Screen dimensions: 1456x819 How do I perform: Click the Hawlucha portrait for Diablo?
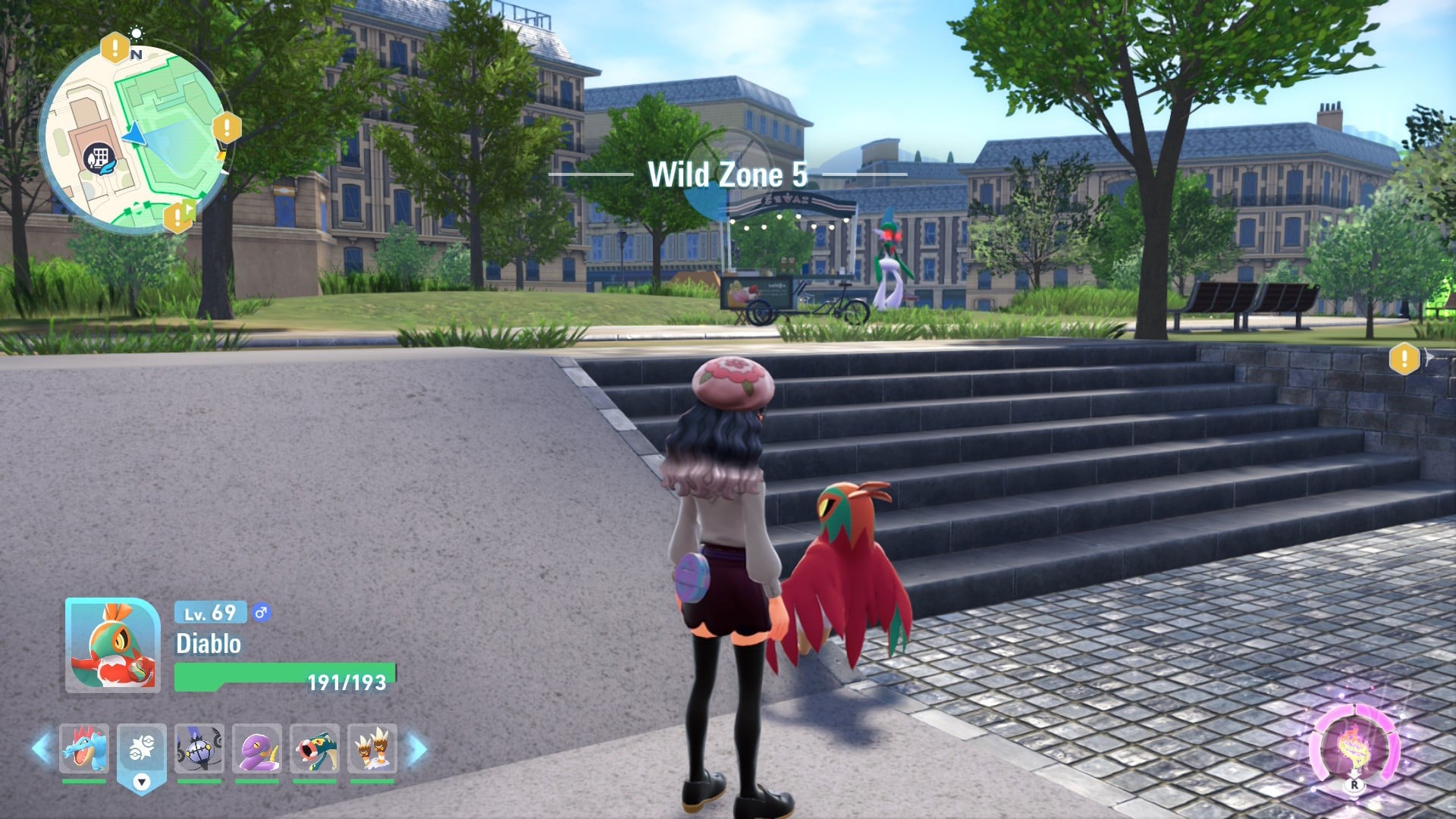tap(112, 645)
